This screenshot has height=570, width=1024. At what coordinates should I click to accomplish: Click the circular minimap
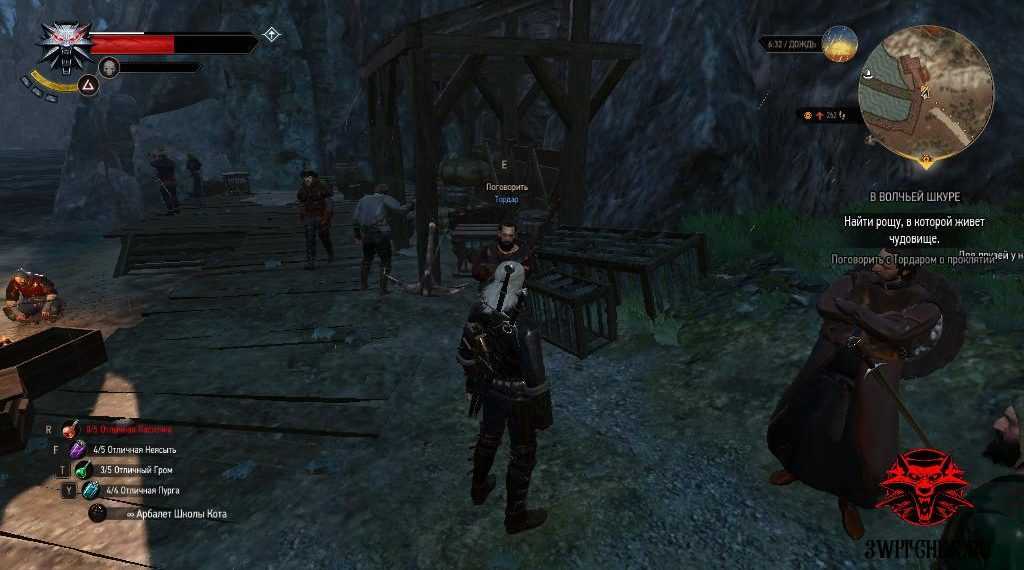point(925,92)
